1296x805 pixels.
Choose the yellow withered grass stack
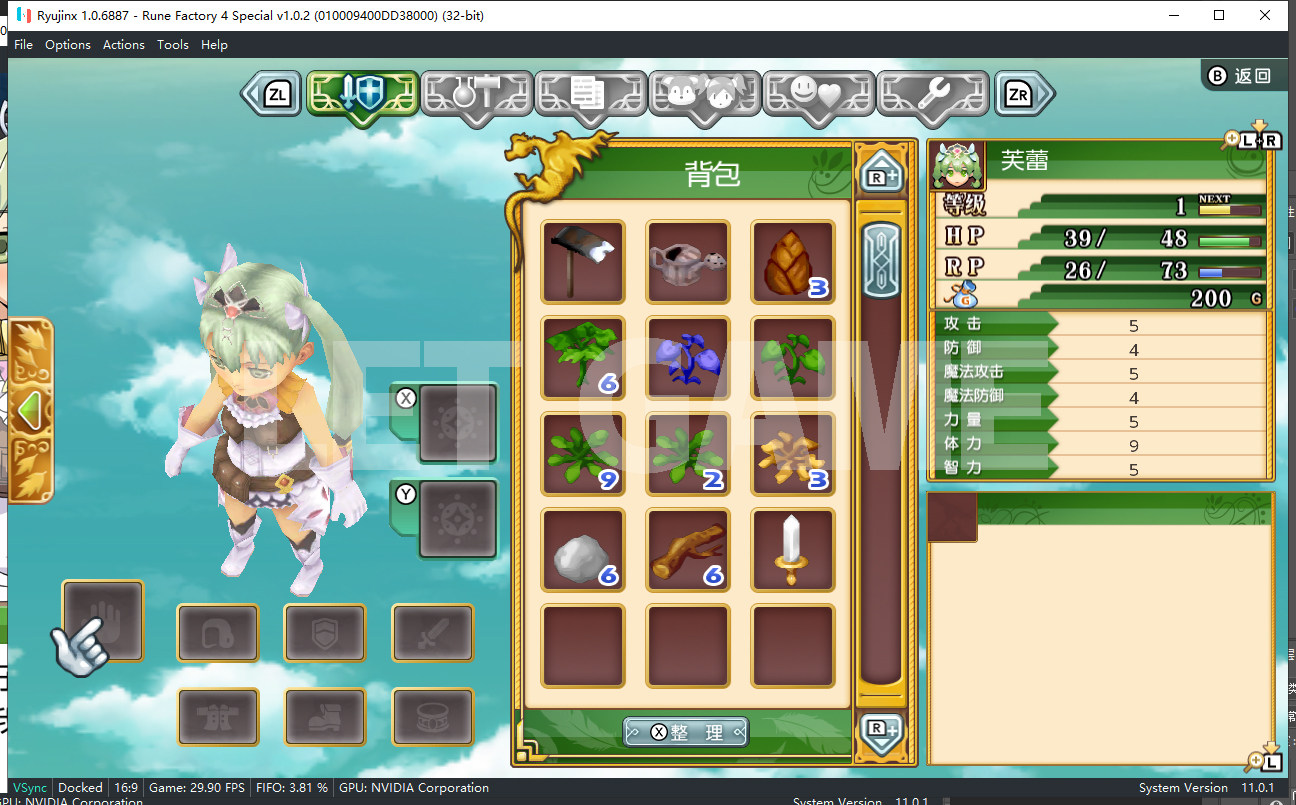point(792,454)
